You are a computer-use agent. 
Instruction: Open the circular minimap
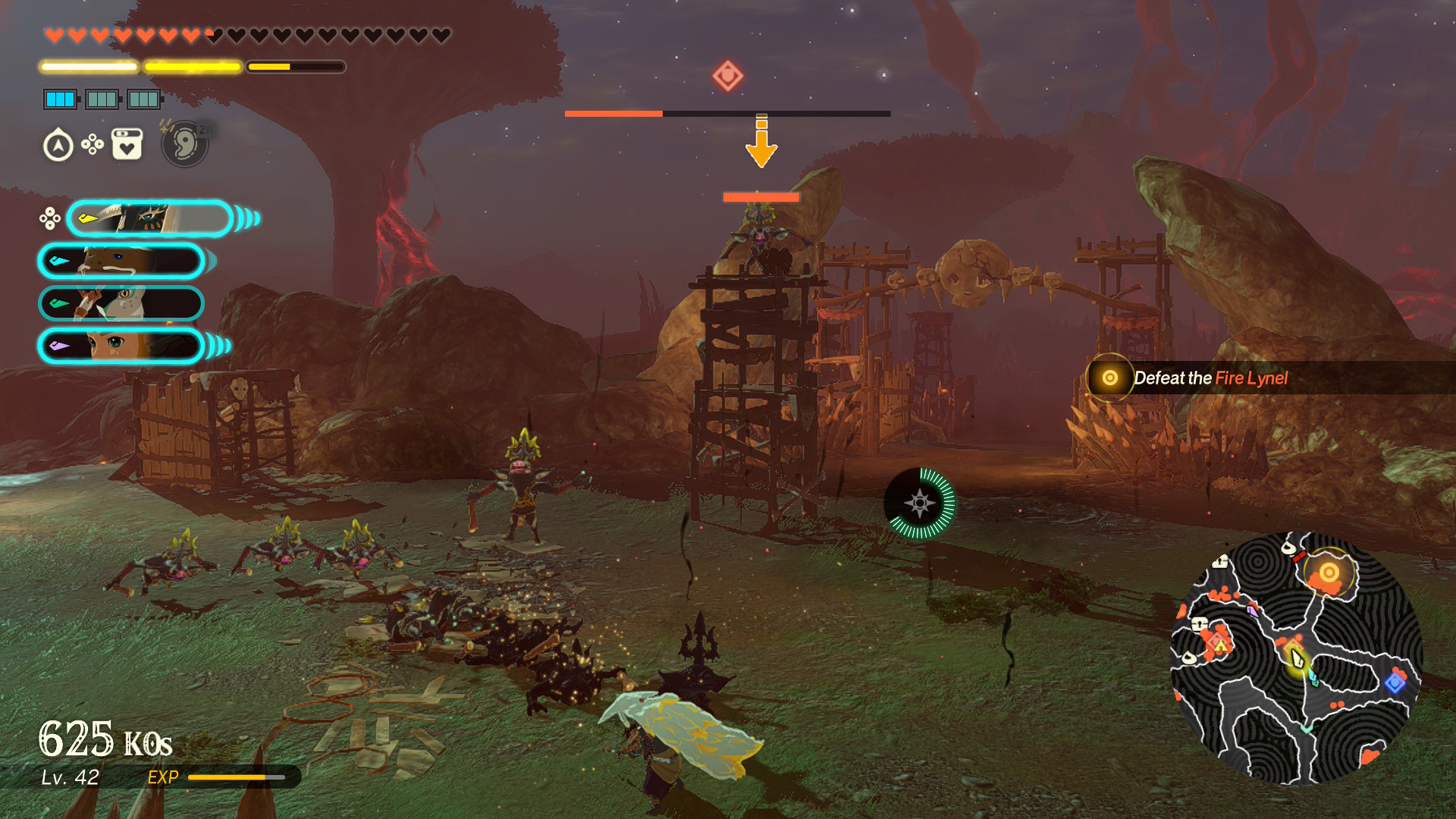(1296, 658)
